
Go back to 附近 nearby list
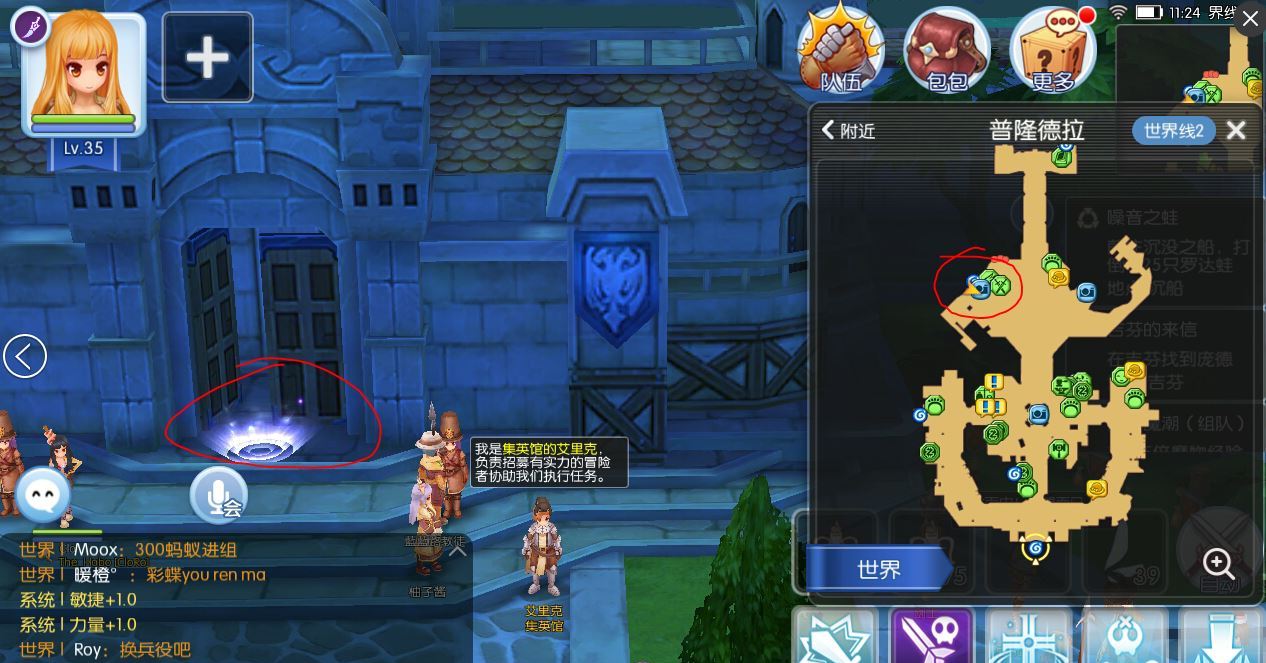pos(848,131)
